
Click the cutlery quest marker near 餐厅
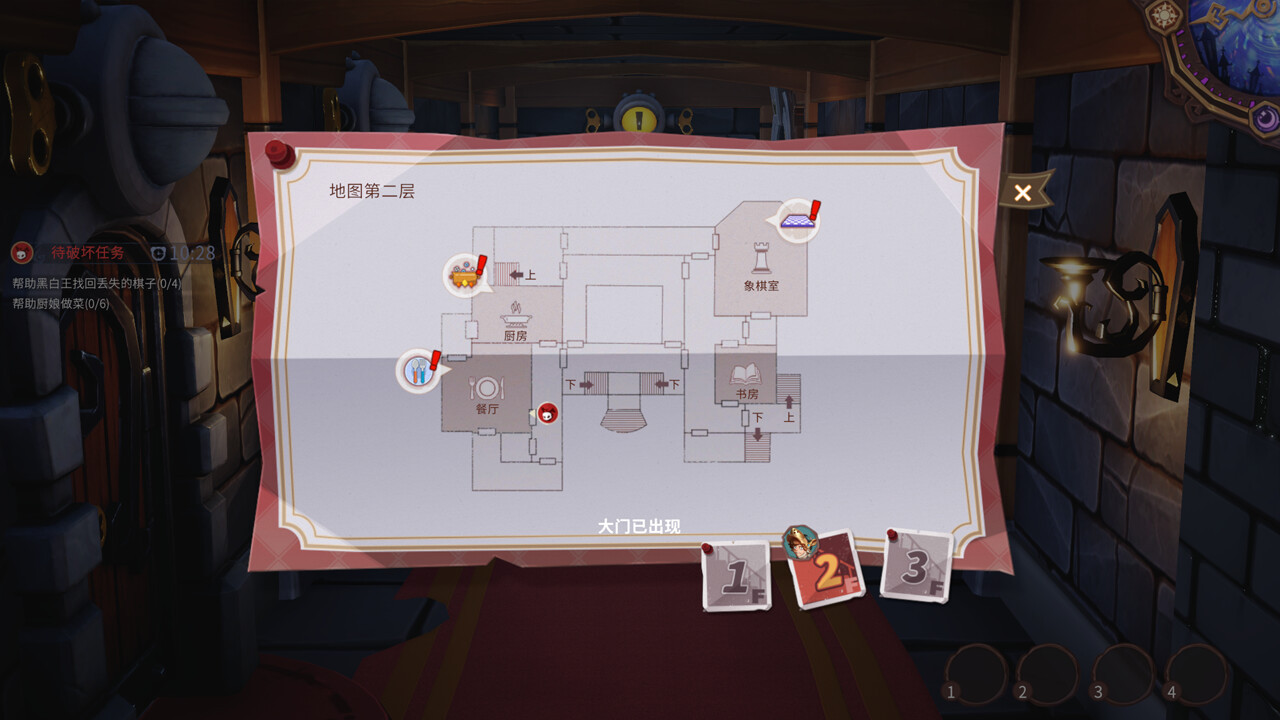point(419,371)
